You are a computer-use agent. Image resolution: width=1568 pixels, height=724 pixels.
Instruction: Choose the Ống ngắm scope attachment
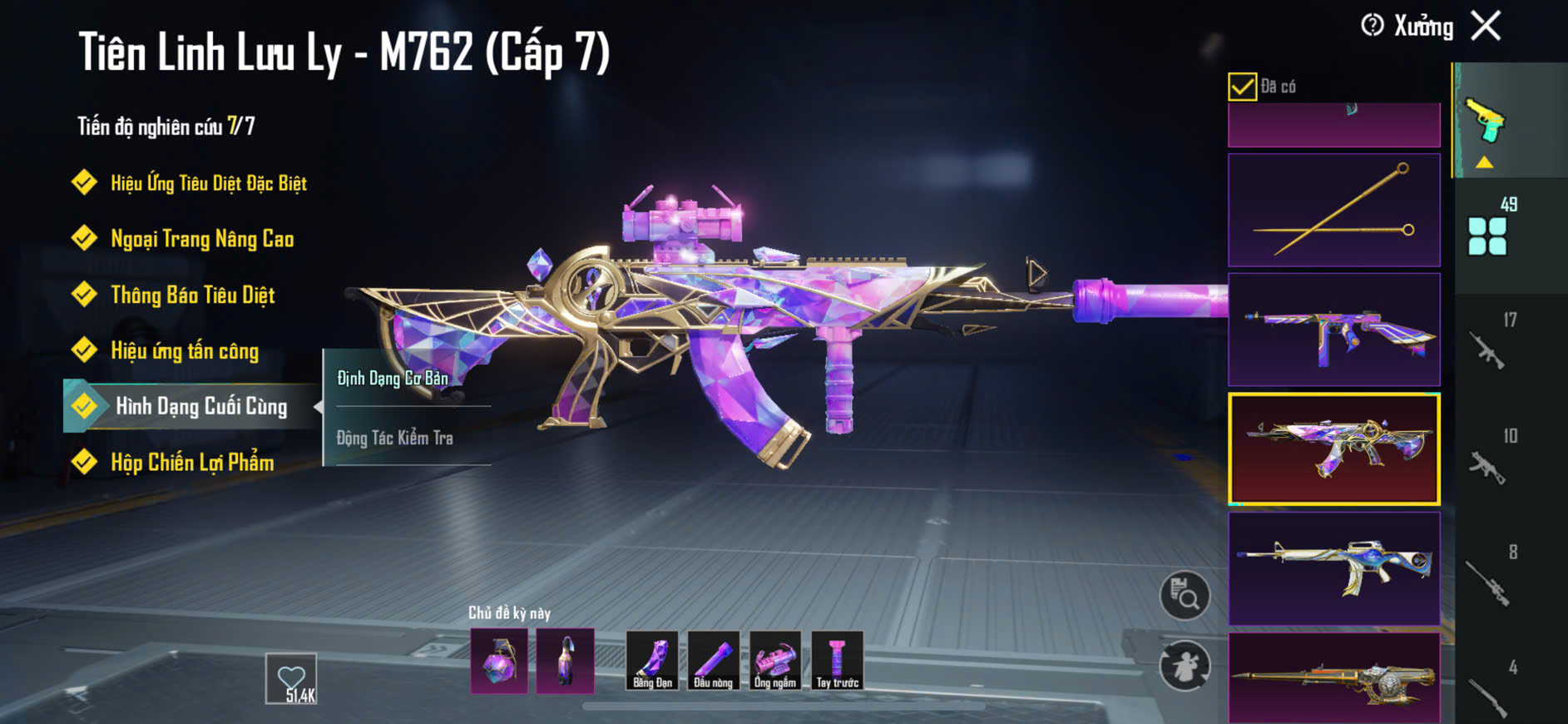pos(775,661)
